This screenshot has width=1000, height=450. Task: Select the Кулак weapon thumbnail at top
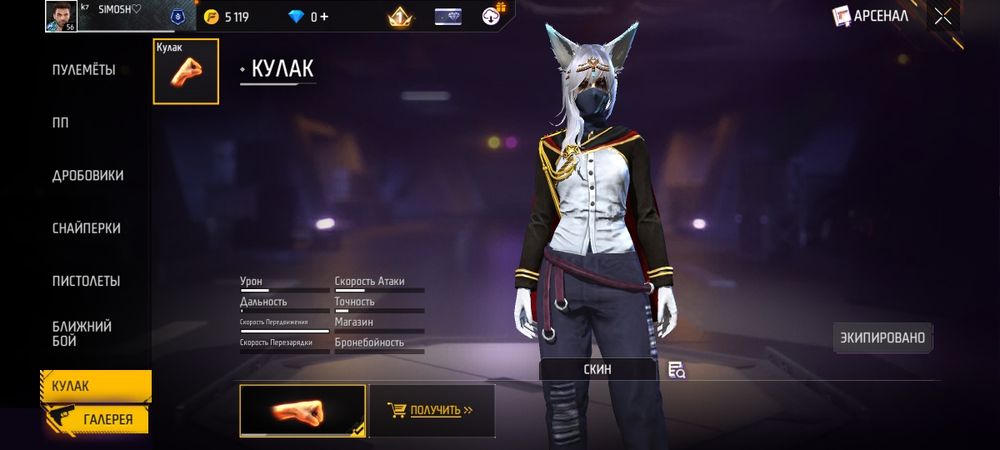point(185,71)
